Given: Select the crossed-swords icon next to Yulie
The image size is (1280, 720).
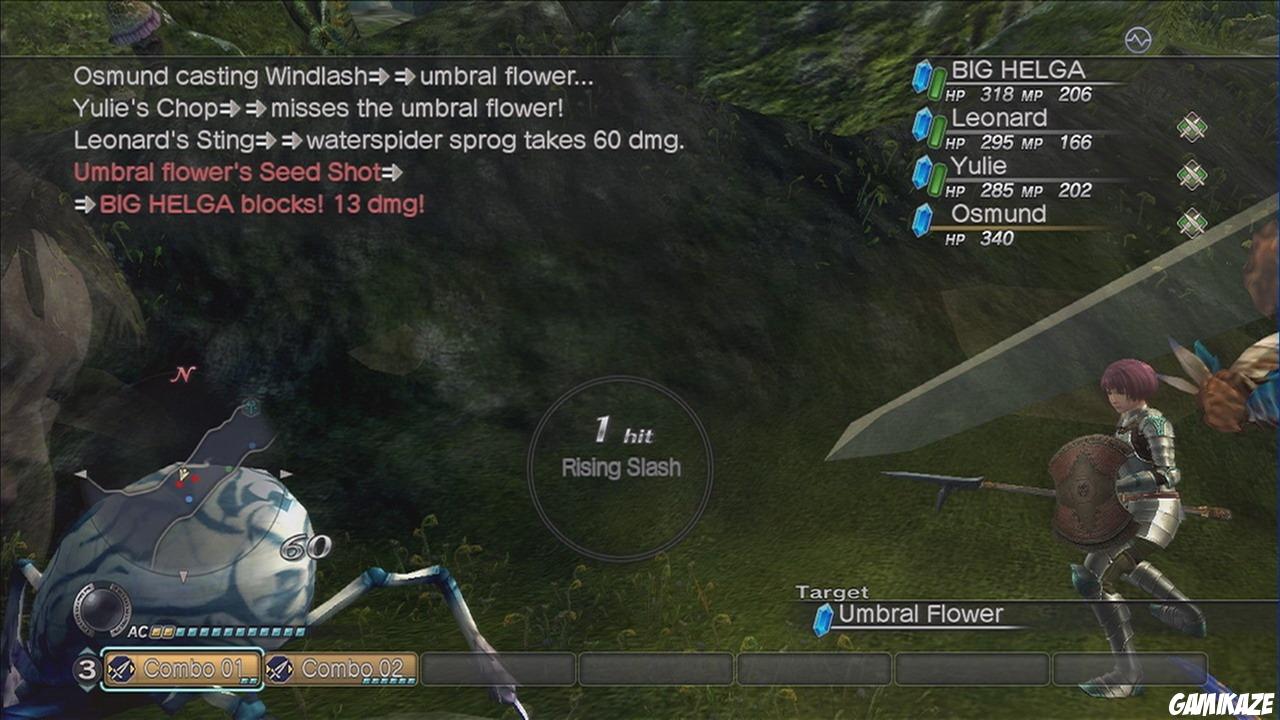Looking at the screenshot, I should coord(1191,172).
